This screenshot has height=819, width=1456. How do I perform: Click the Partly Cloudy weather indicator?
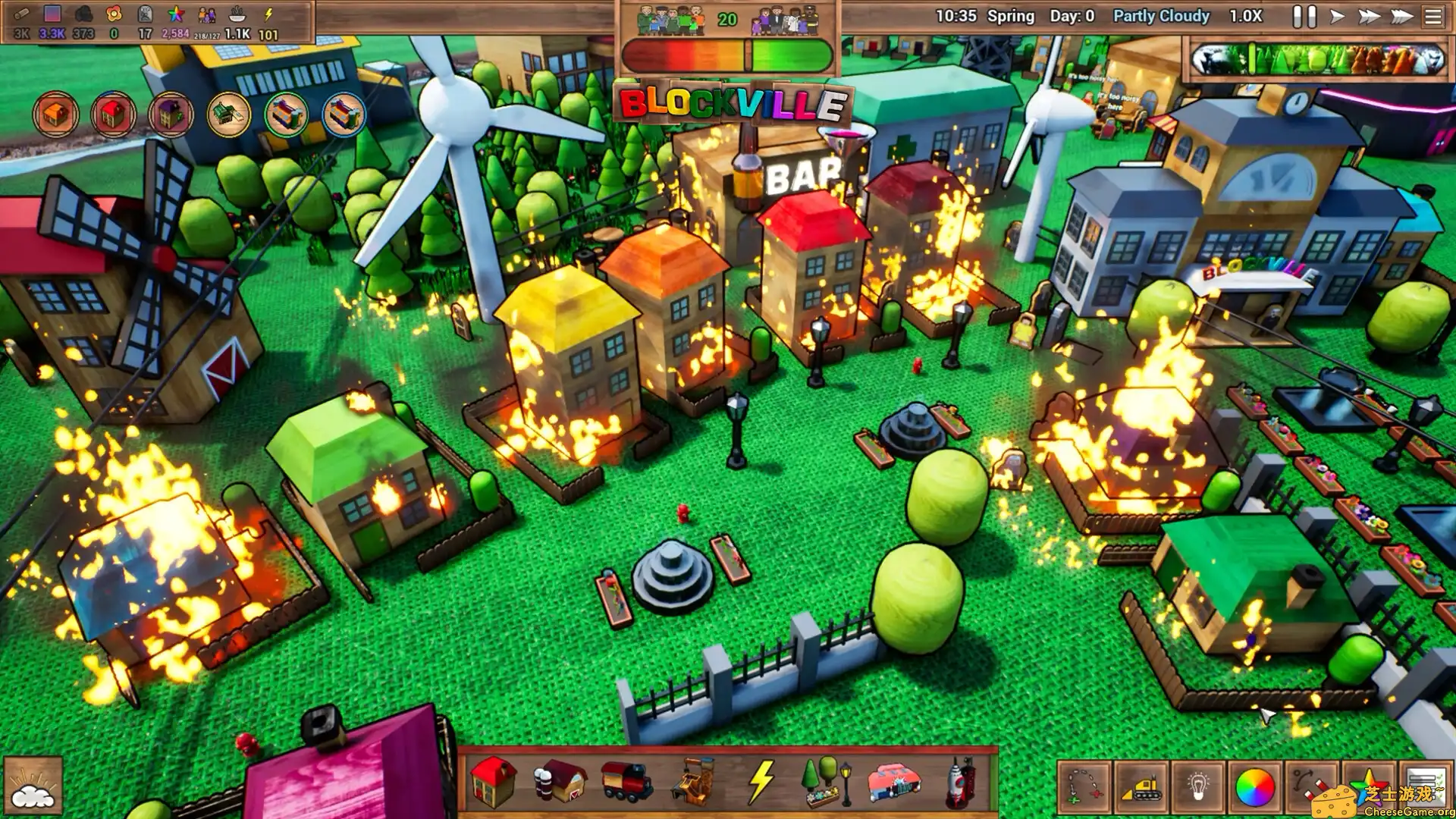[1159, 15]
